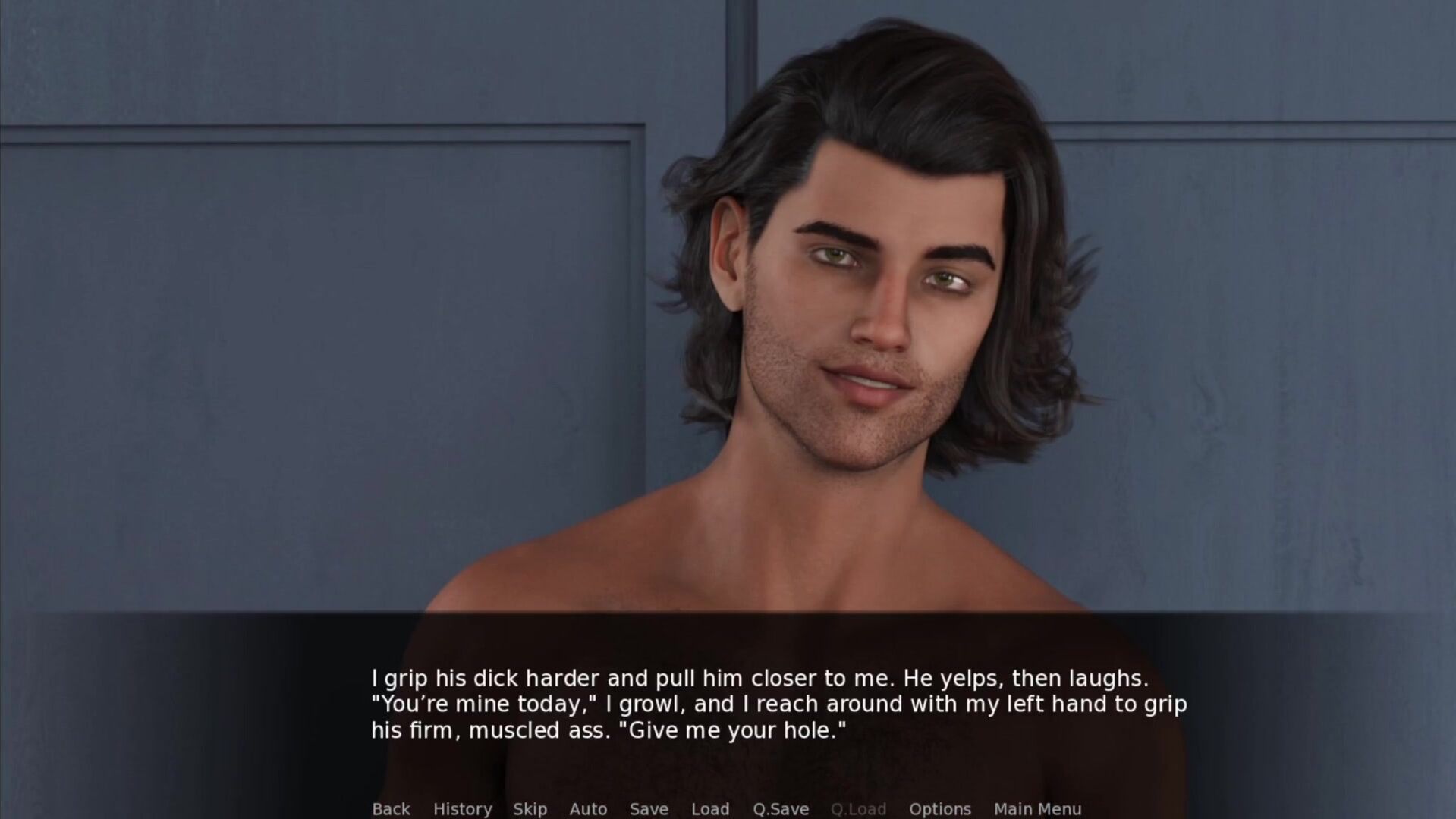The image size is (1456, 819).
Task: Open the Load game screen
Action: tap(710, 808)
